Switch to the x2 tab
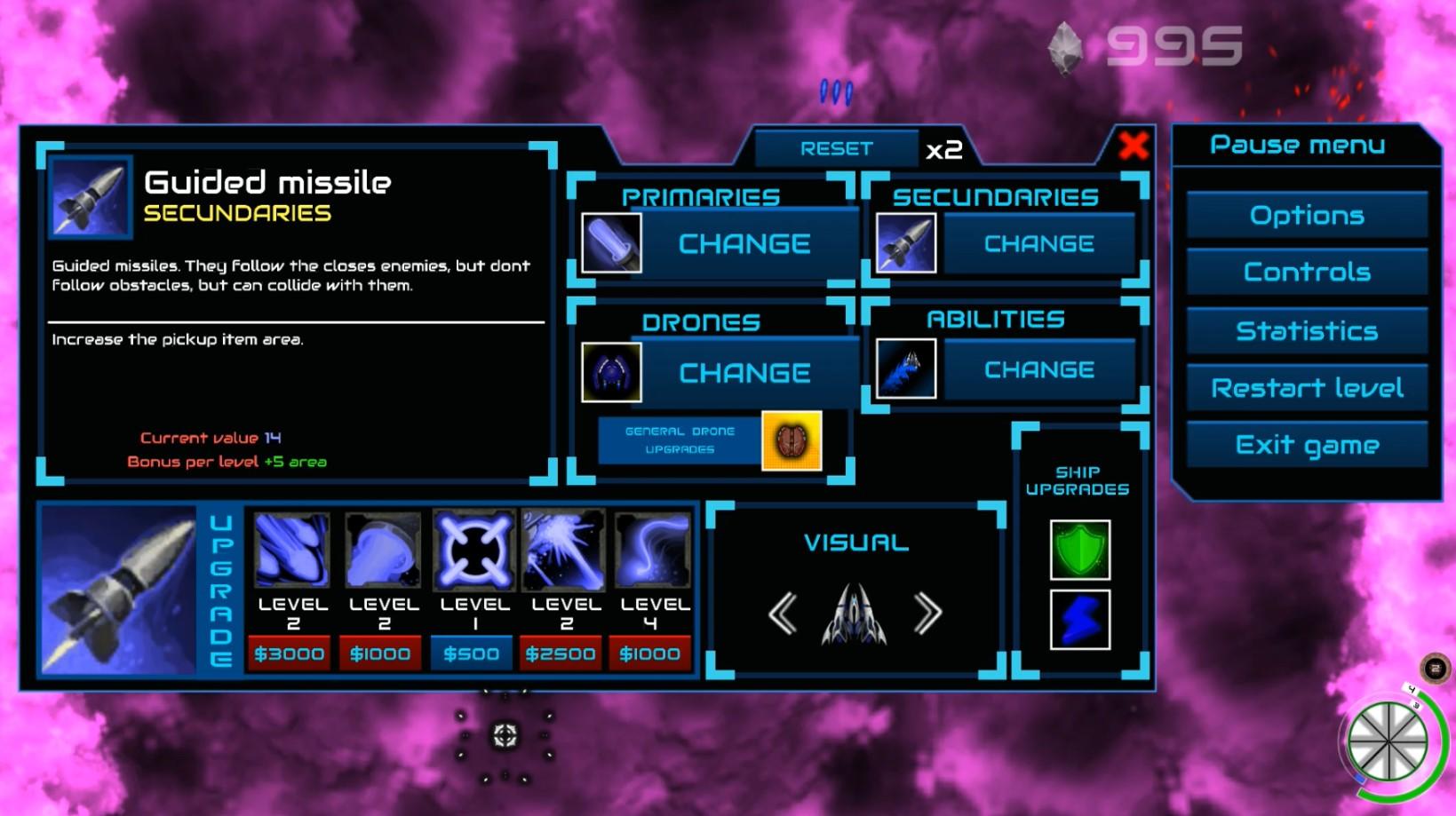1456x816 pixels. (x=943, y=148)
